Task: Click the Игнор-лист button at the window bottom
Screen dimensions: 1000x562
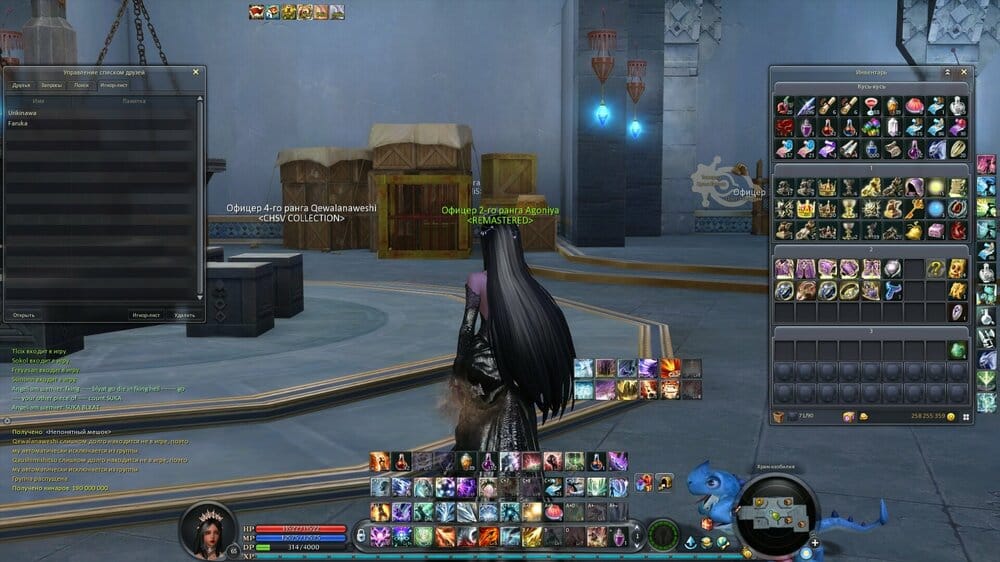Action: pos(146,315)
